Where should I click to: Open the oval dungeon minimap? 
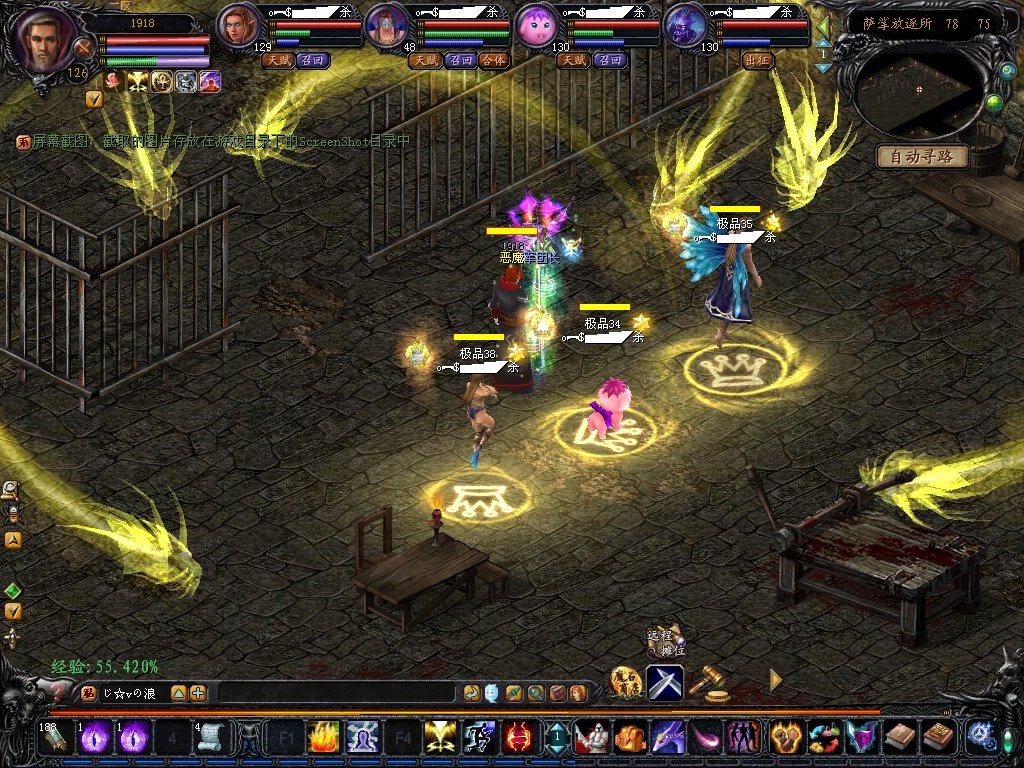pos(920,88)
